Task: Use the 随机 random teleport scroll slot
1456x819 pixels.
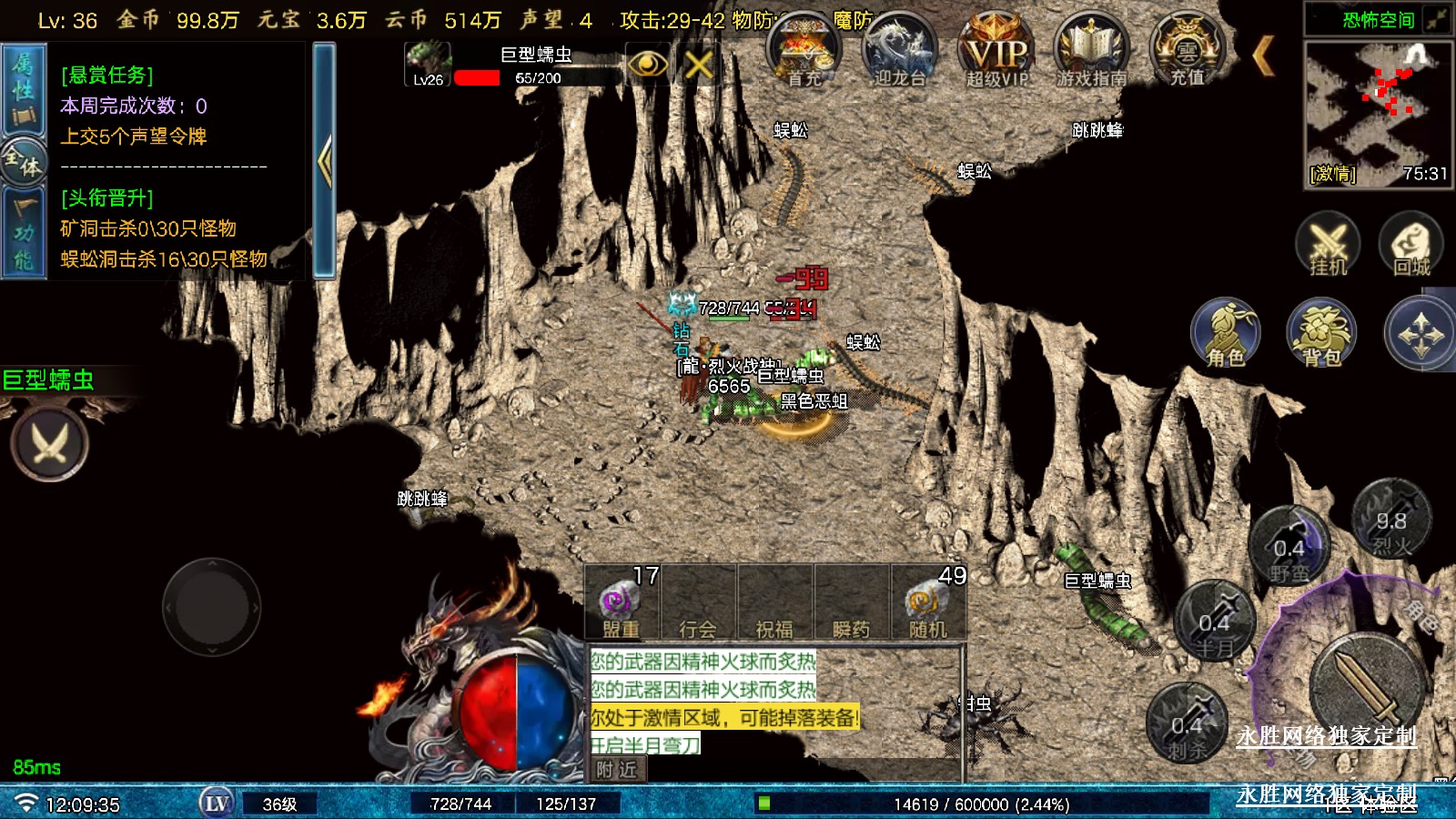Action: [927, 603]
